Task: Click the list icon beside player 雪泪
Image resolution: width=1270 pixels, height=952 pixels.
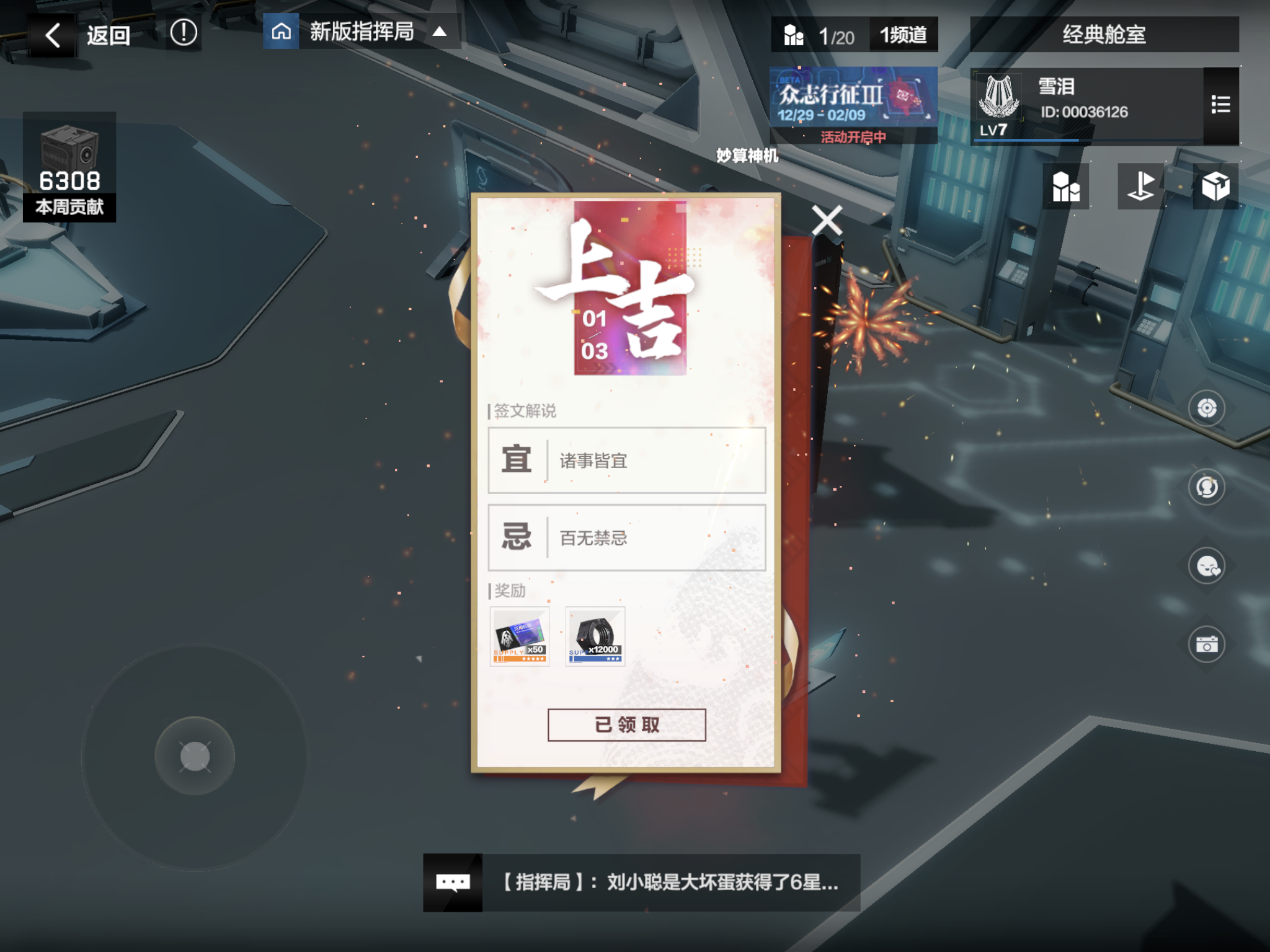Action: point(1222,104)
